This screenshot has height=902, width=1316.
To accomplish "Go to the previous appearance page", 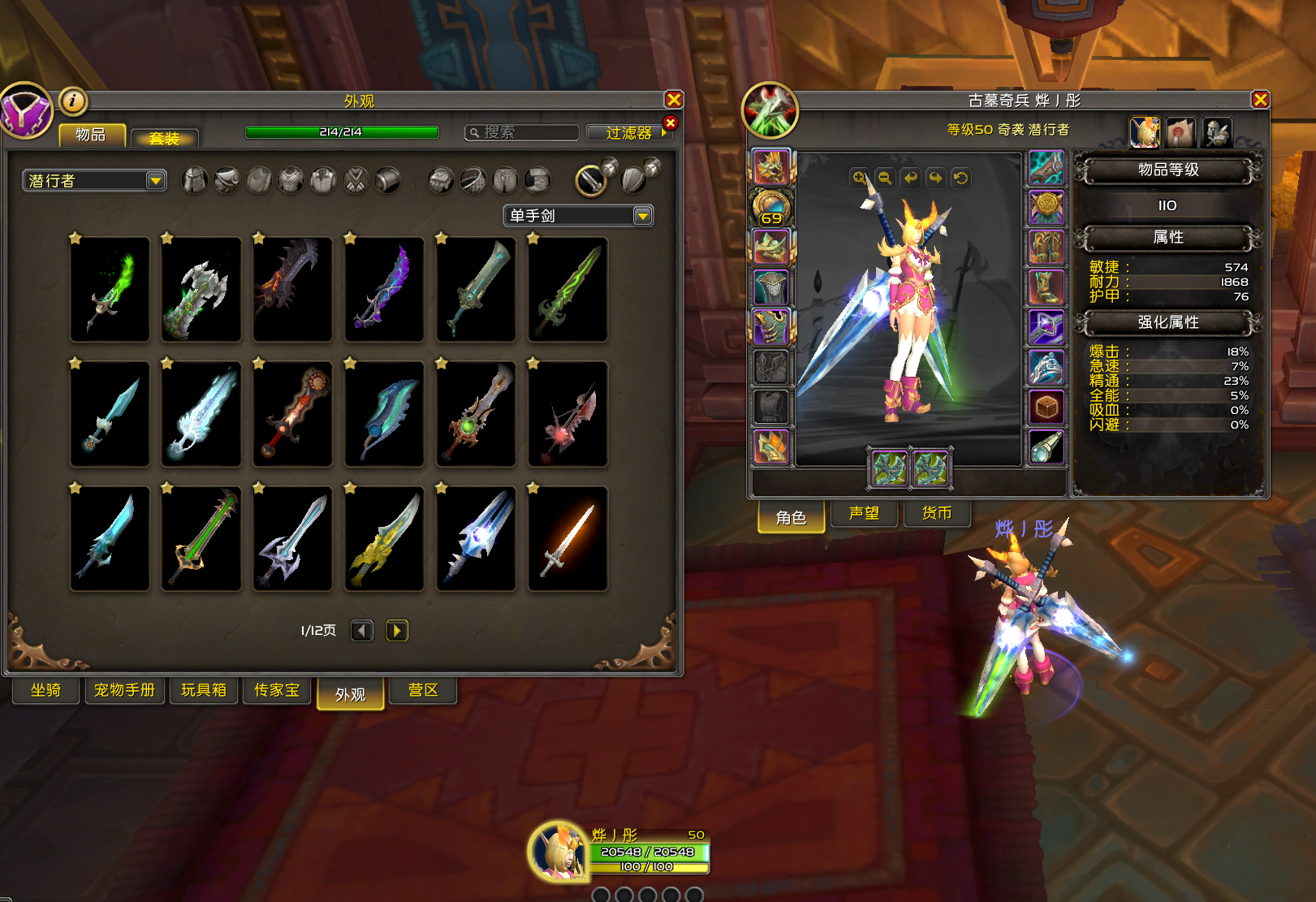I will [362, 631].
